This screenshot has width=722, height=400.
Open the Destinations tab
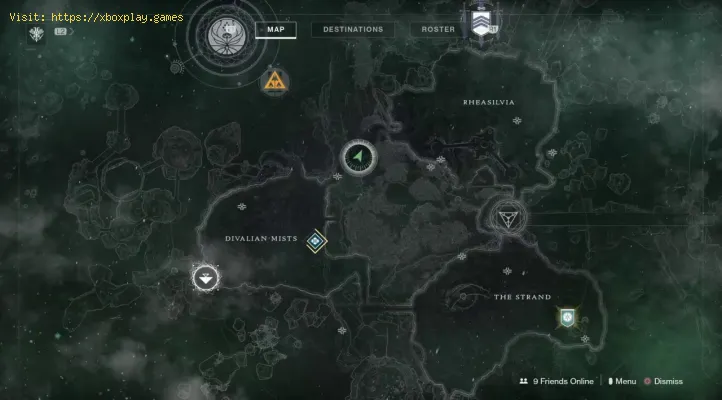pos(353,29)
